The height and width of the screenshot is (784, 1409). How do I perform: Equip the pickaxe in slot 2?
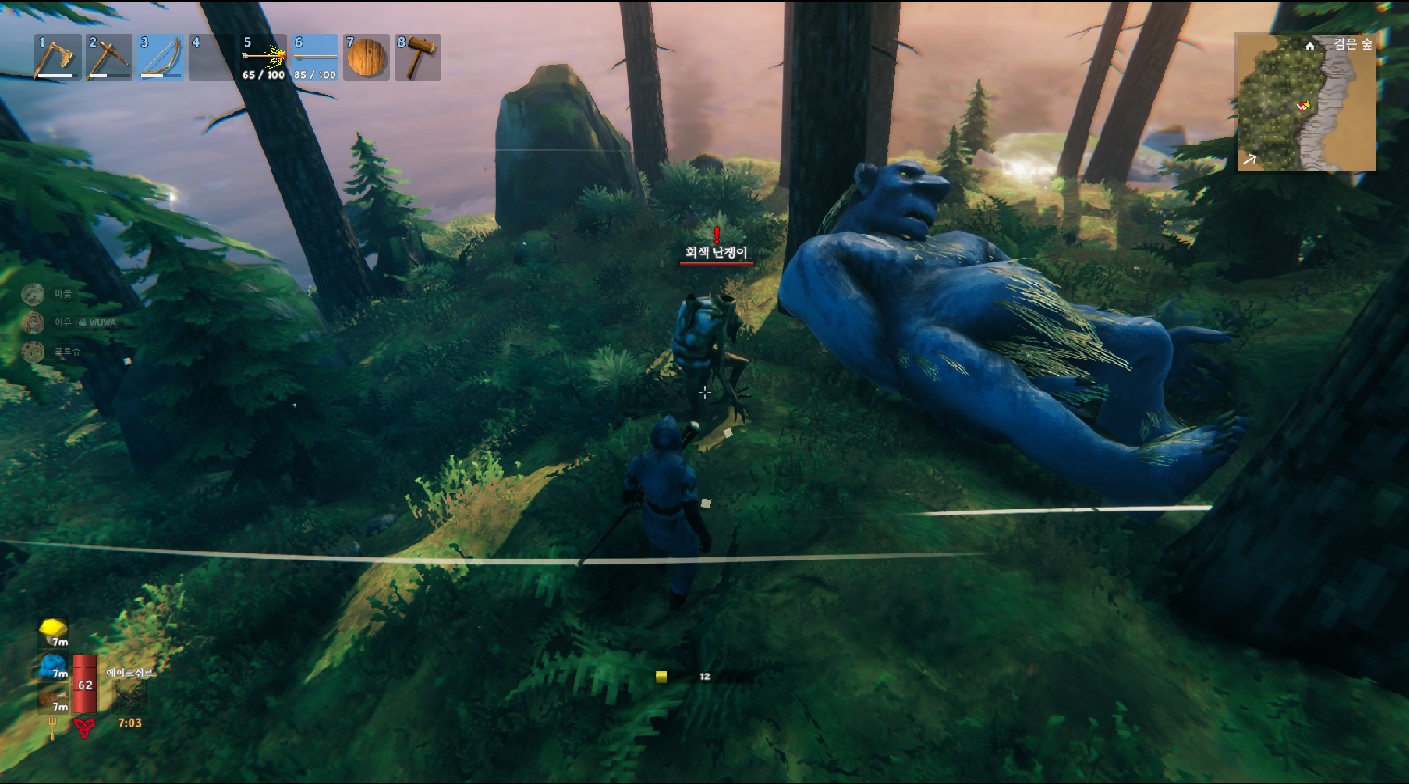pyautogui.click(x=106, y=58)
